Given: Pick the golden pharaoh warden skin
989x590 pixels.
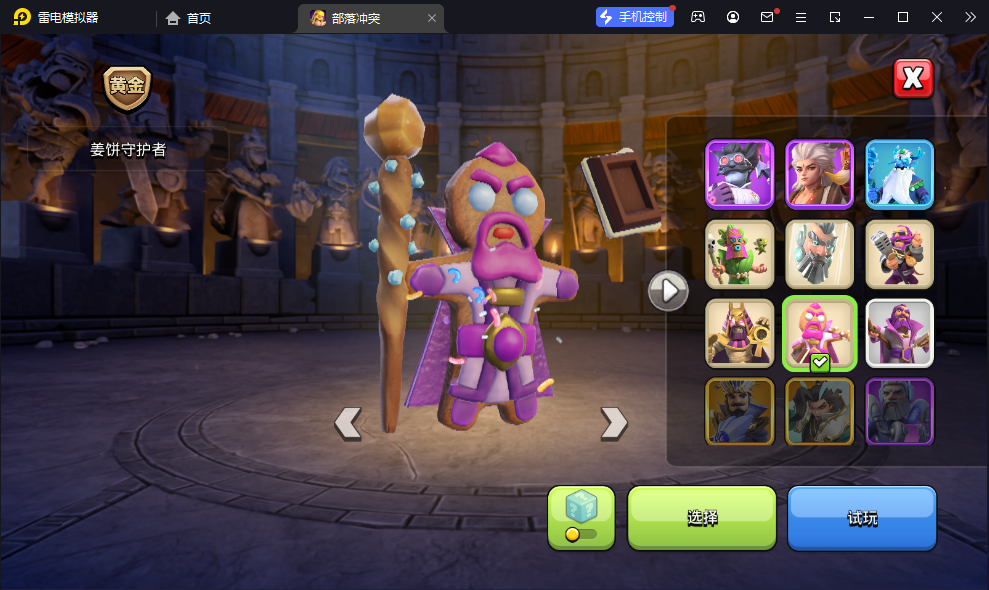Looking at the screenshot, I should tap(740, 333).
